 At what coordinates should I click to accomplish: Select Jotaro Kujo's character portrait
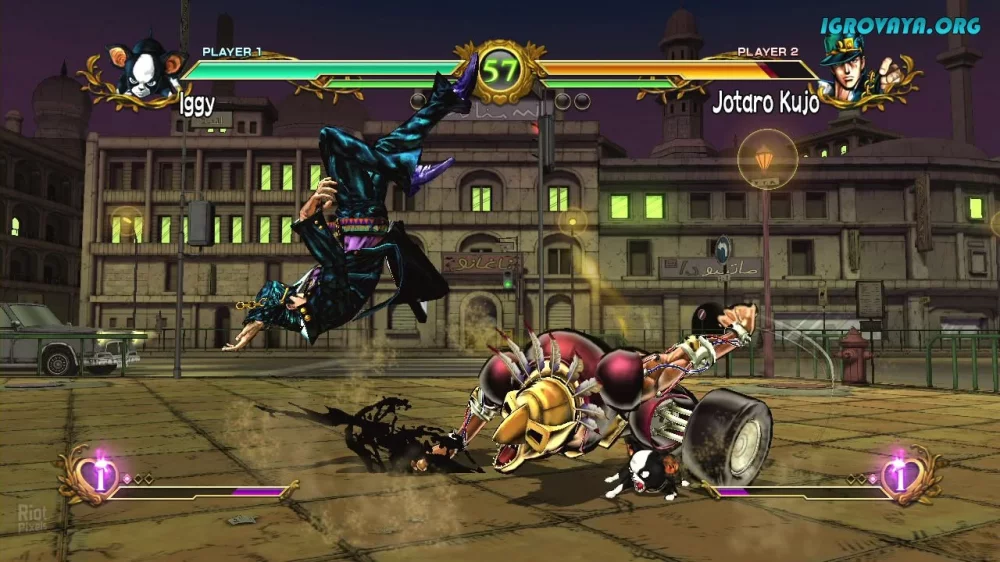847,72
